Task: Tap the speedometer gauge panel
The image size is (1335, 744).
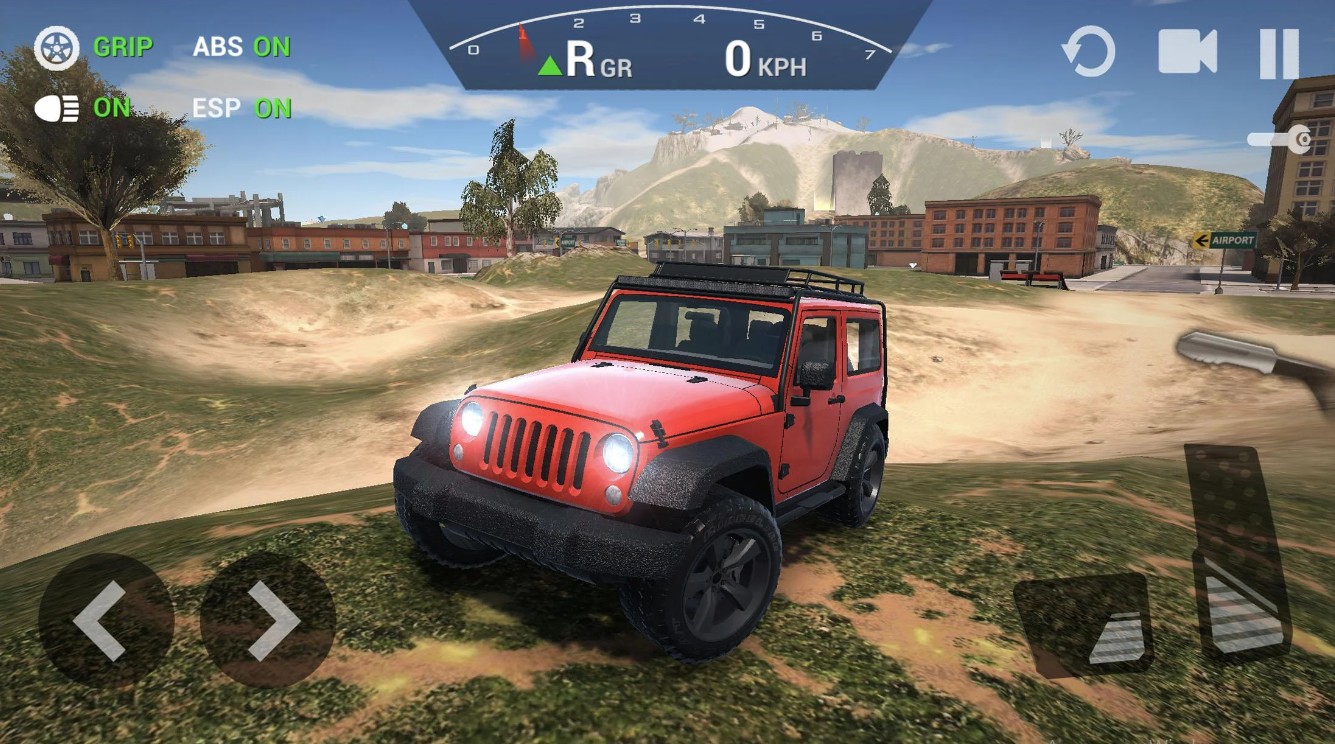Action: point(670,45)
